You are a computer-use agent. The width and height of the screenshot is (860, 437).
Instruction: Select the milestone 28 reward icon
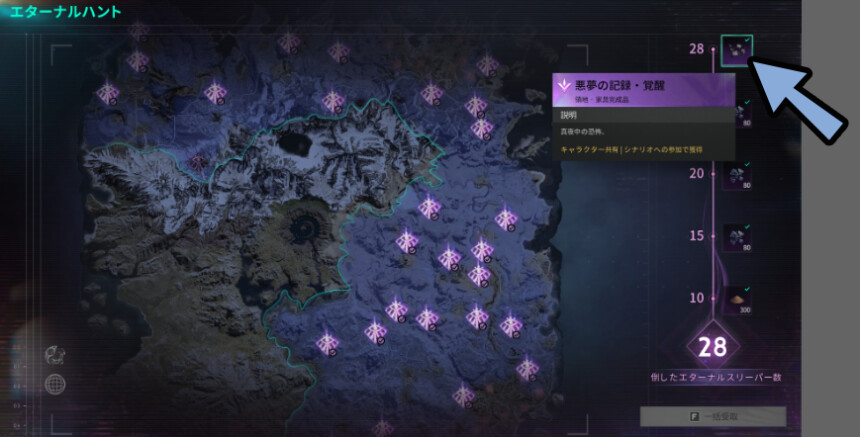point(737,50)
